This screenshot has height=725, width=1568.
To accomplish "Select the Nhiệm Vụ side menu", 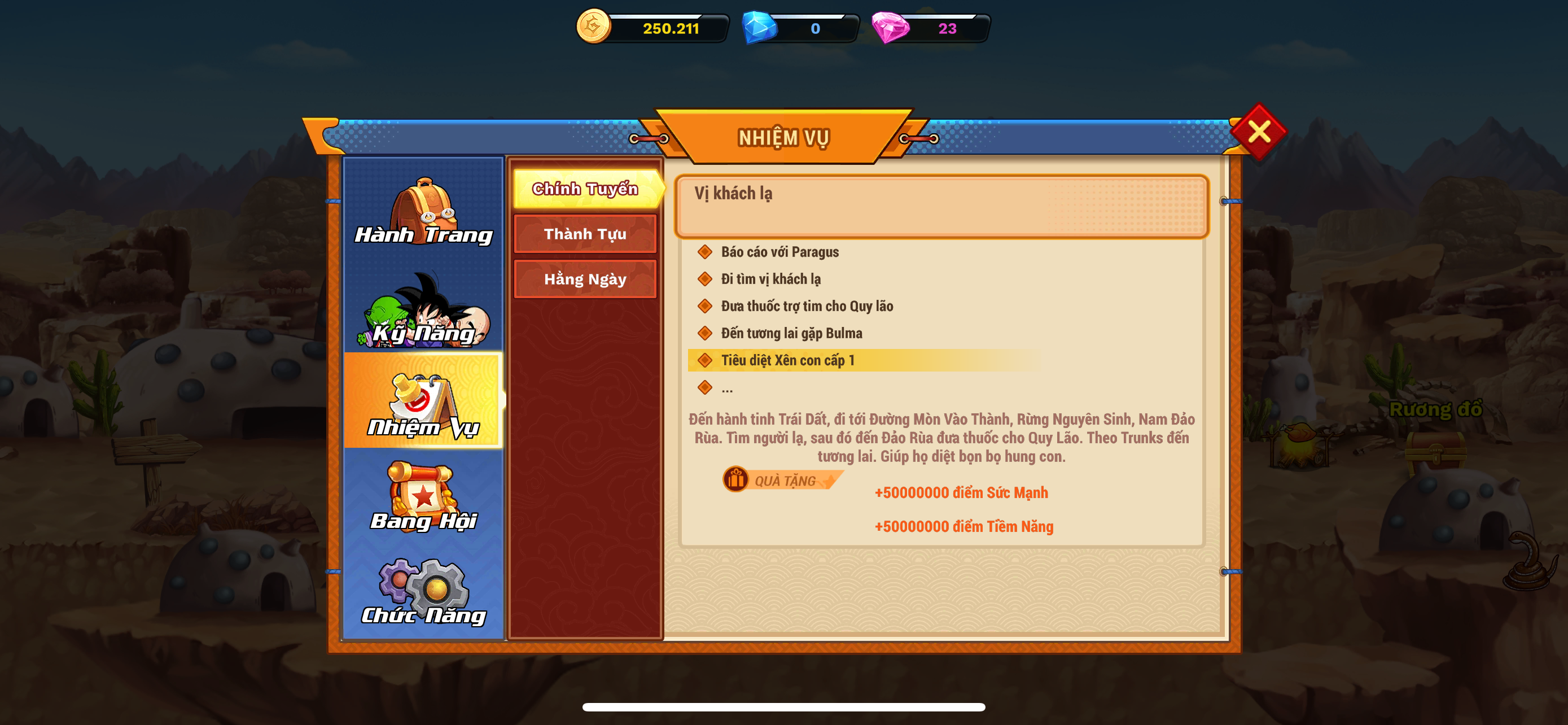I will 424,402.
